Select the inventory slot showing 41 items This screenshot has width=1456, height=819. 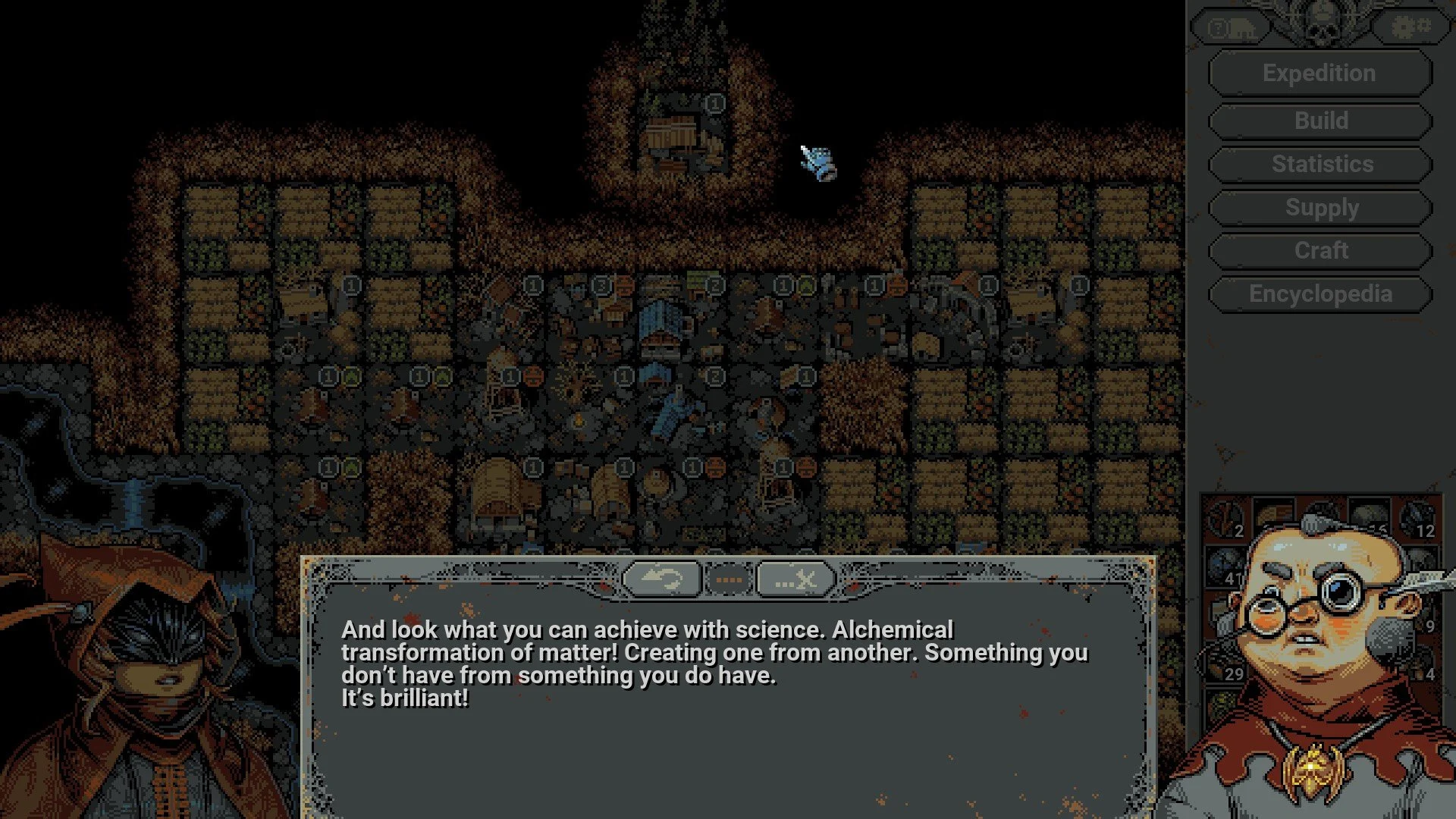coord(1230,576)
